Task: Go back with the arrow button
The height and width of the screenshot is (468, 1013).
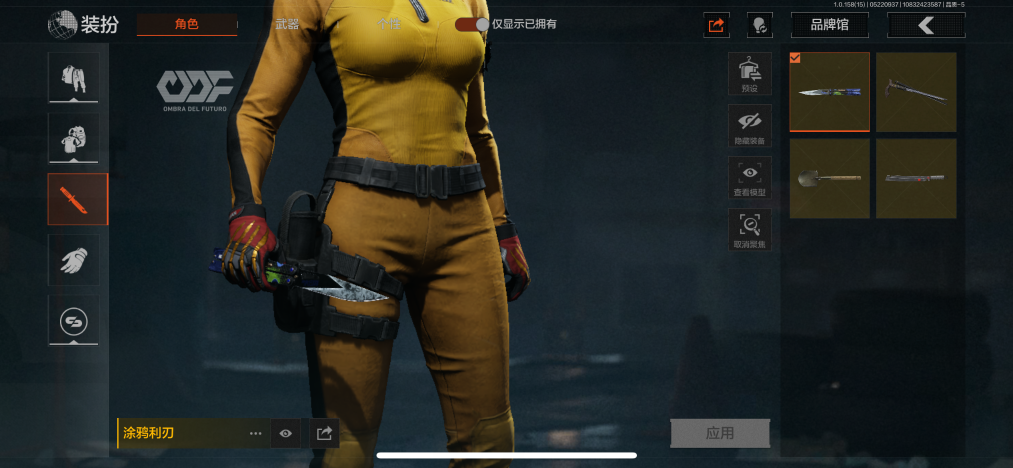Action: point(926,25)
